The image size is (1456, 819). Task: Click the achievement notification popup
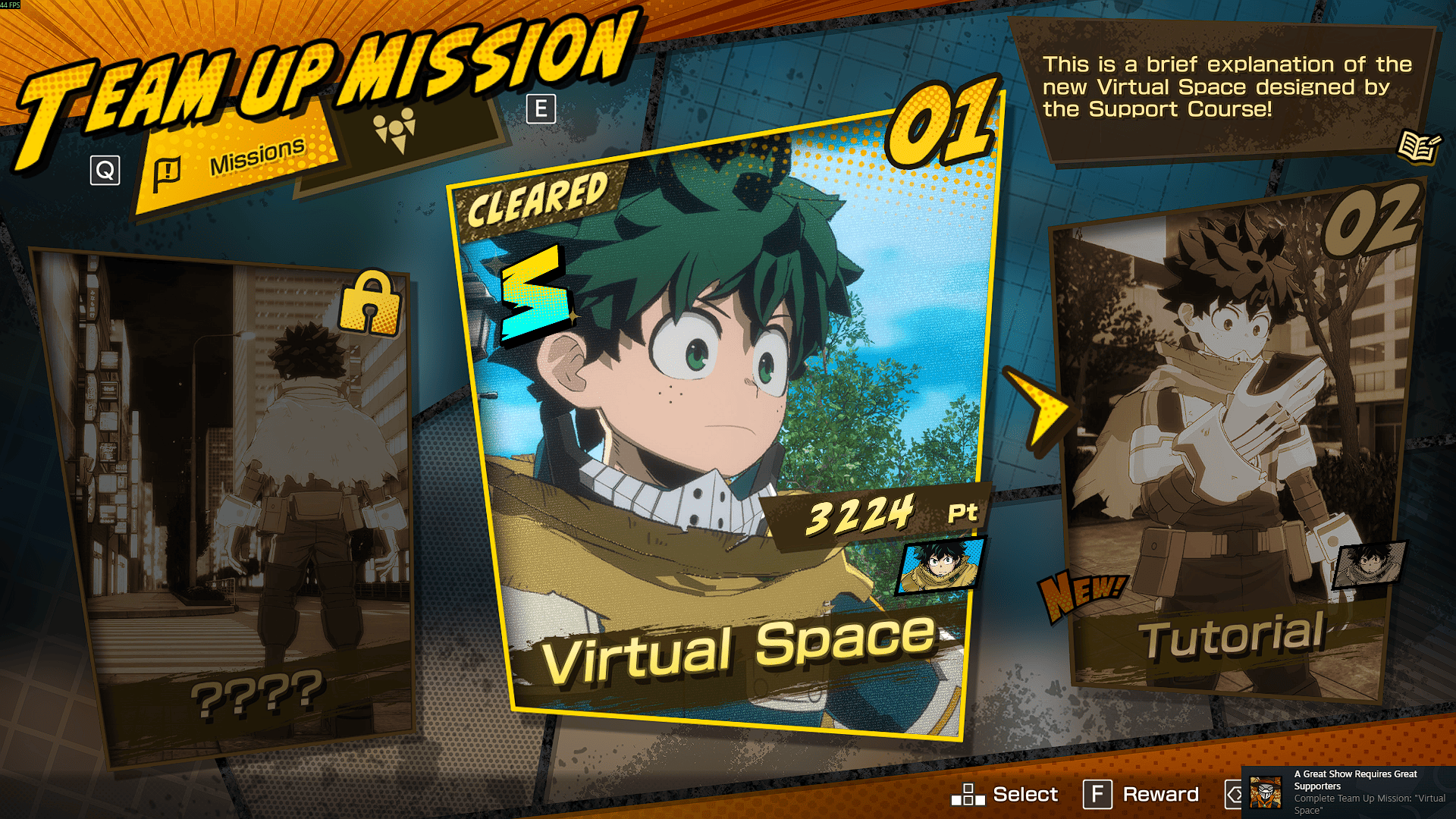1348,792
